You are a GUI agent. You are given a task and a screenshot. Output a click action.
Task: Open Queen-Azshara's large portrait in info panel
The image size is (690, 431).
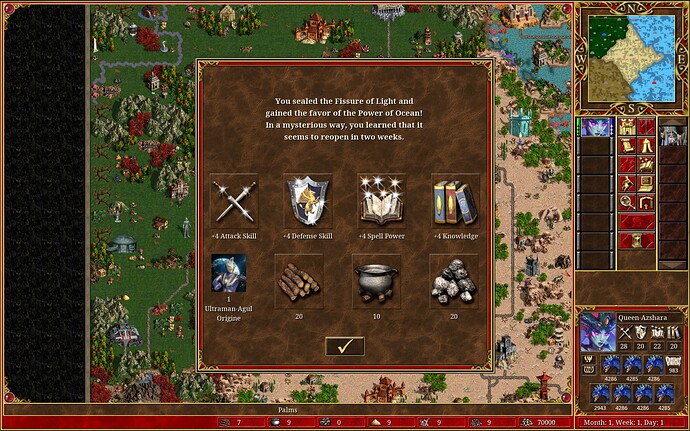coord(598,331)
